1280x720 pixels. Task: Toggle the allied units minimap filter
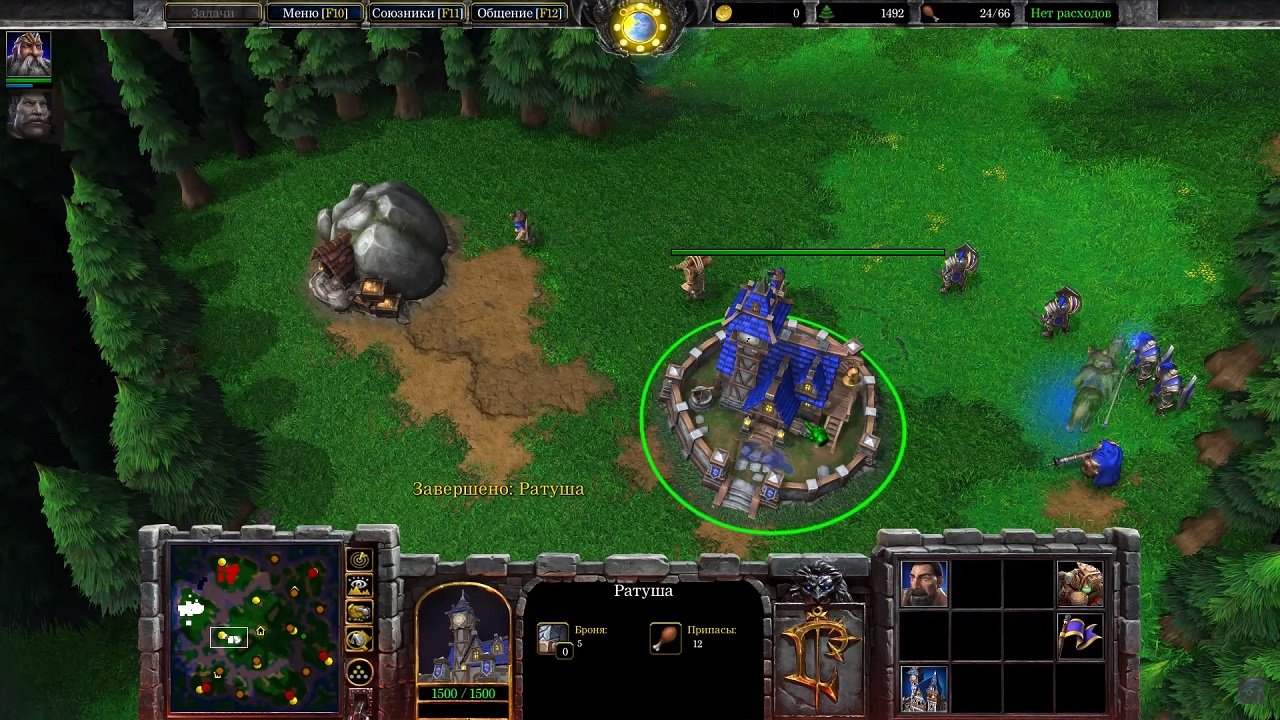(x=357, y=611)
